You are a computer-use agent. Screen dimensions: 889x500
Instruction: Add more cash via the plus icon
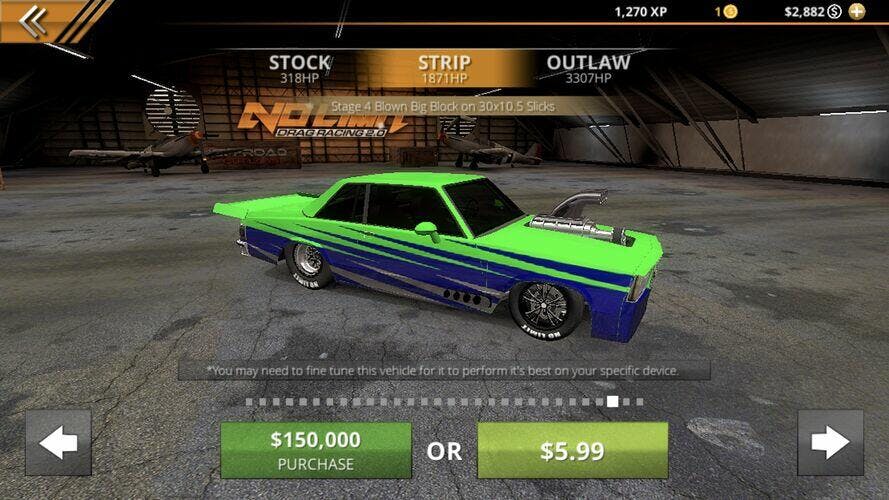857,12
